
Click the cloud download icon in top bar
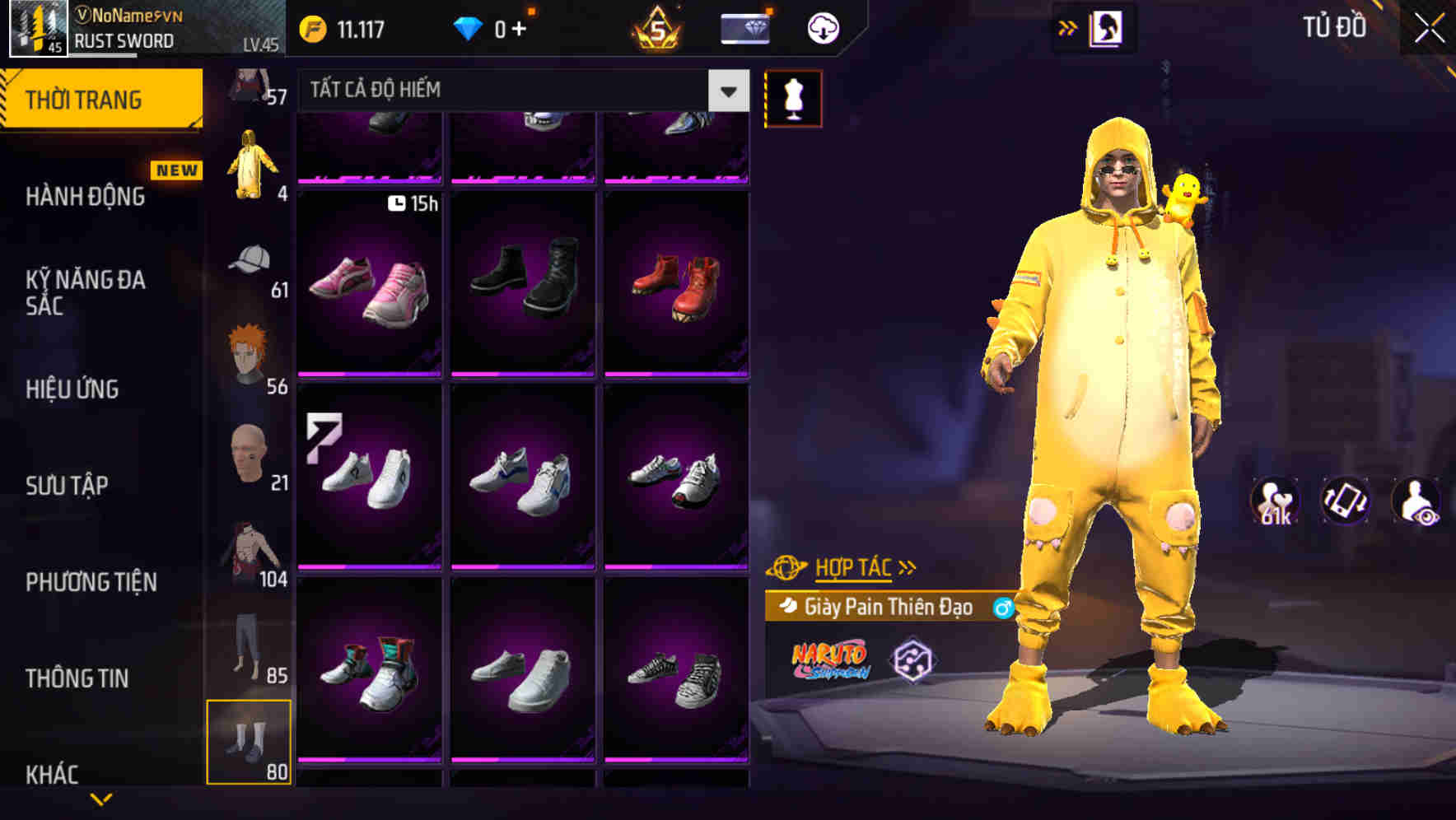click(x=820, y=26)
